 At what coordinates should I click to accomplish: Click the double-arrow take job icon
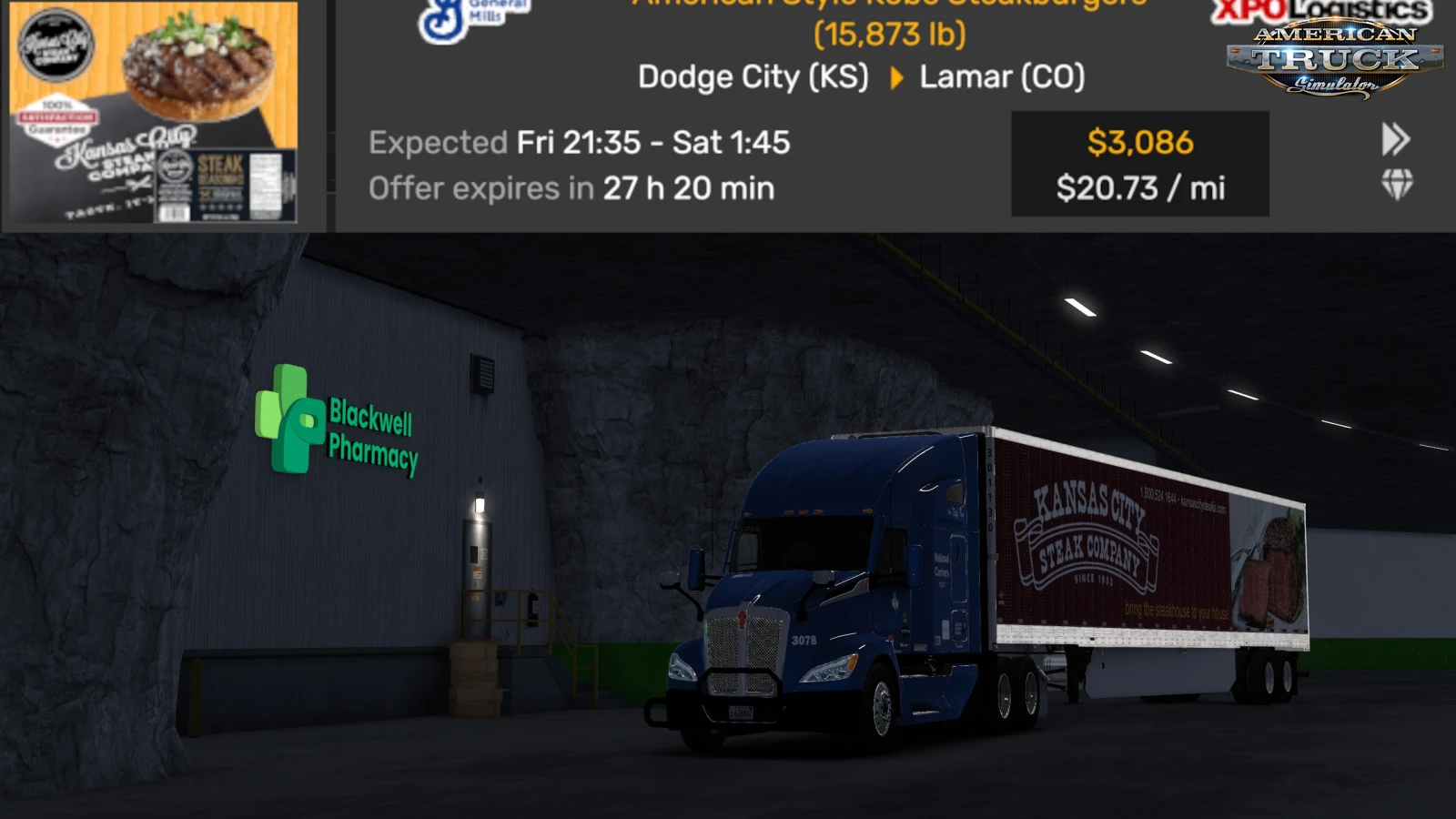[1395, 139]
